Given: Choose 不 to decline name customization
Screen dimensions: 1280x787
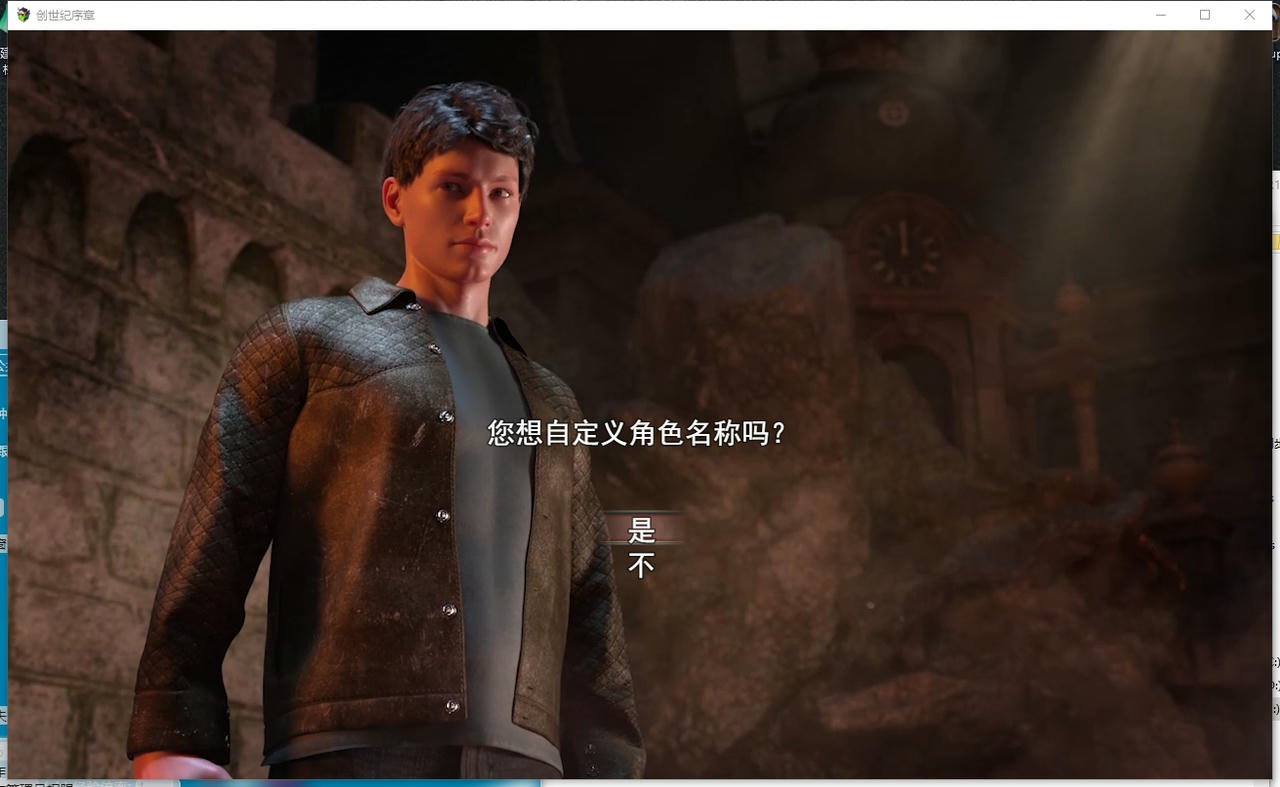Looking at the screenshot, I should pos(640,563).
